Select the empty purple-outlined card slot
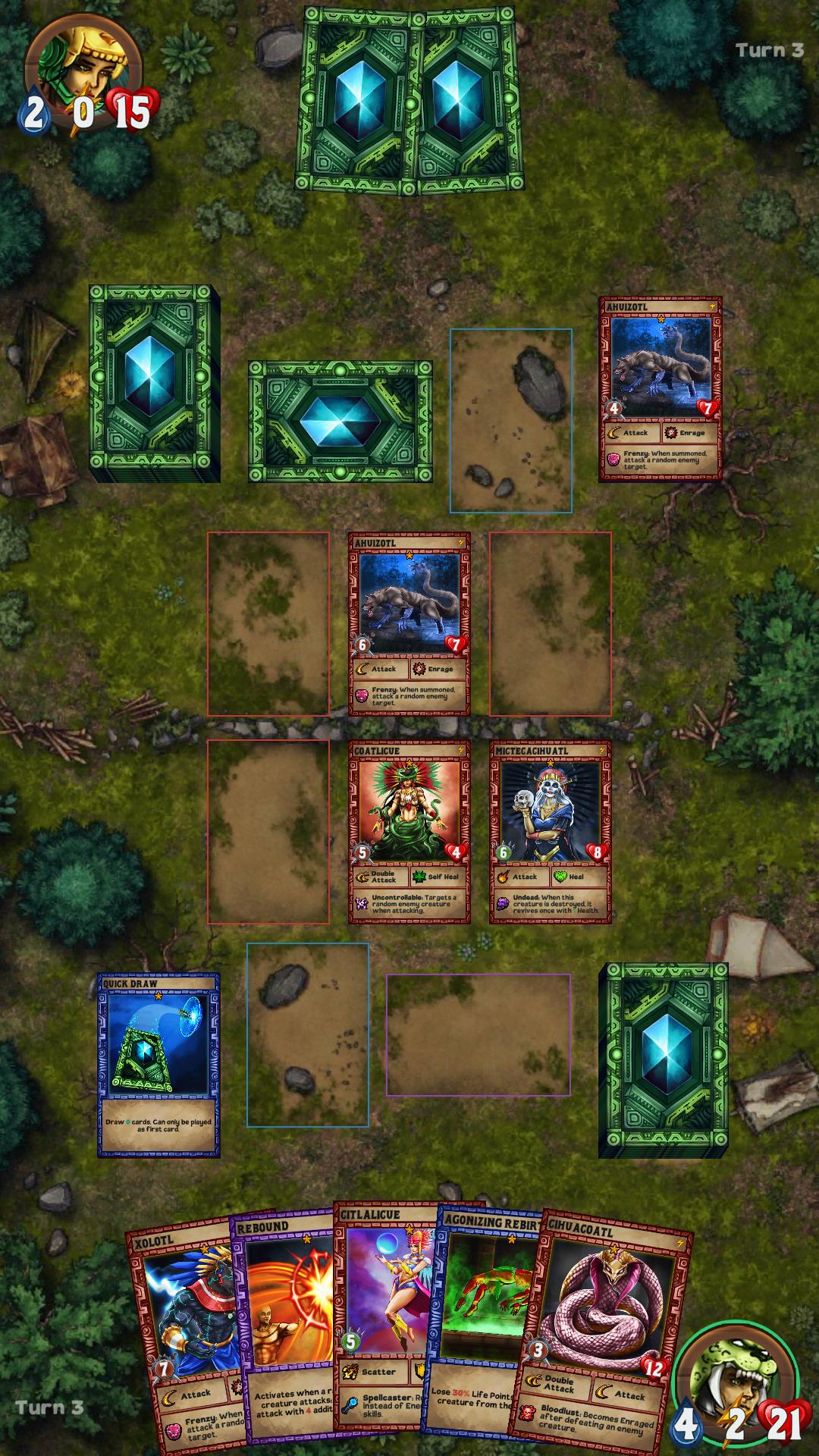This screenshot has width=819, height=1456. (479, 1034)
